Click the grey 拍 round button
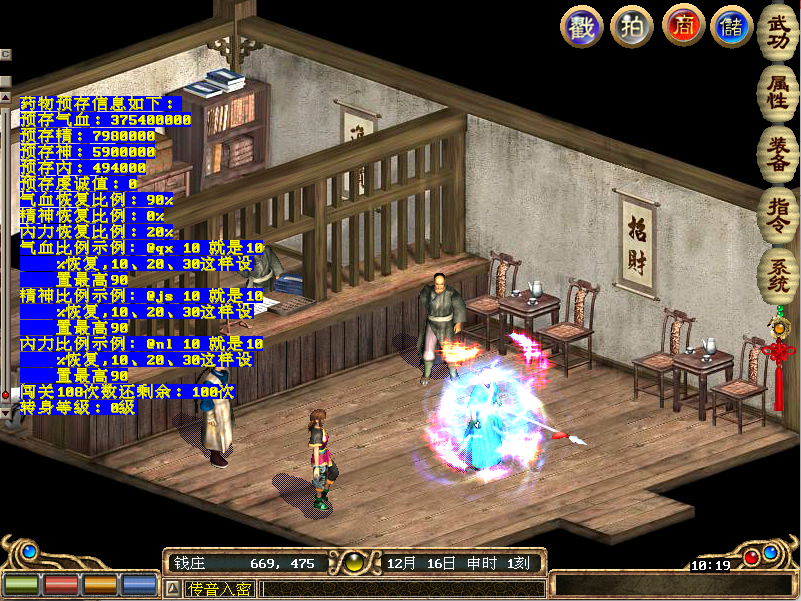 pos(632,26)
